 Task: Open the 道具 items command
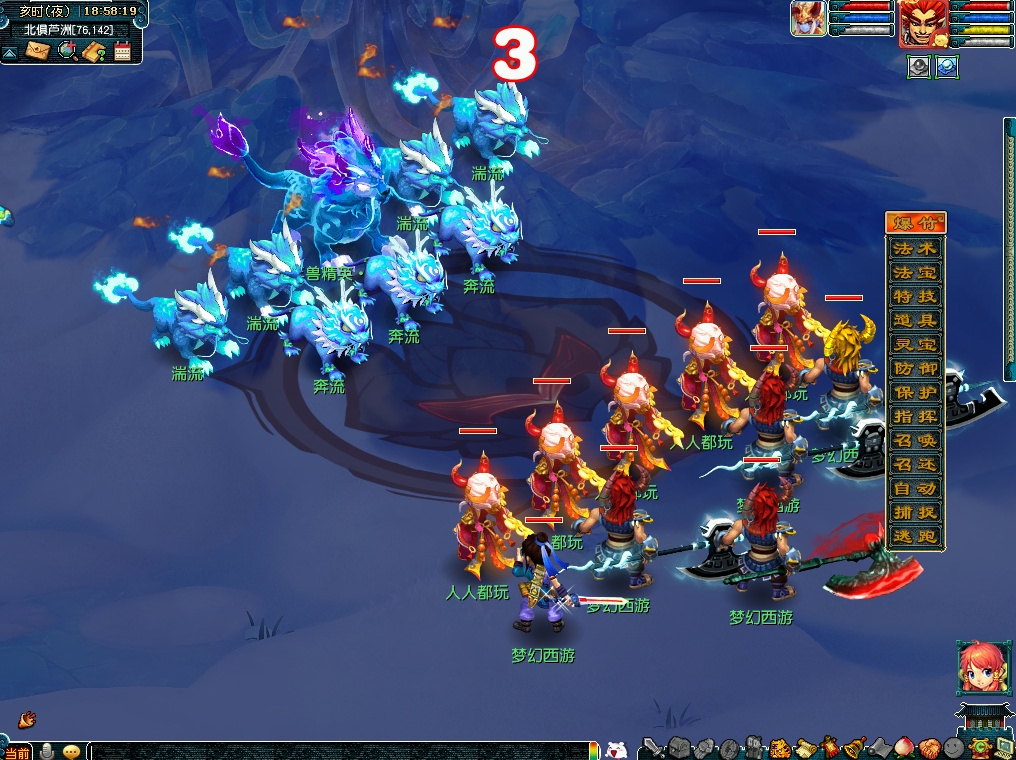[915, 320]
